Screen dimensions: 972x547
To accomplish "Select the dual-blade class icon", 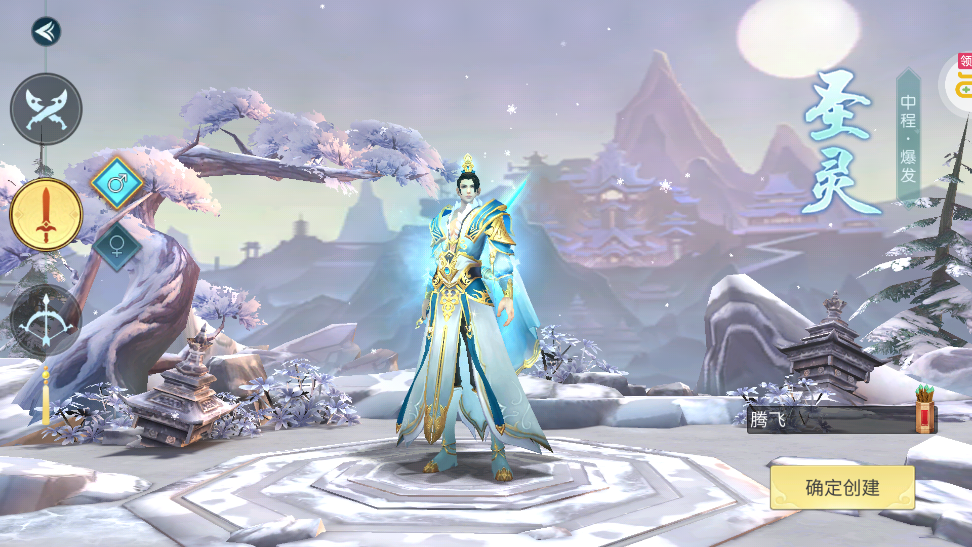I will click(46, 109).
